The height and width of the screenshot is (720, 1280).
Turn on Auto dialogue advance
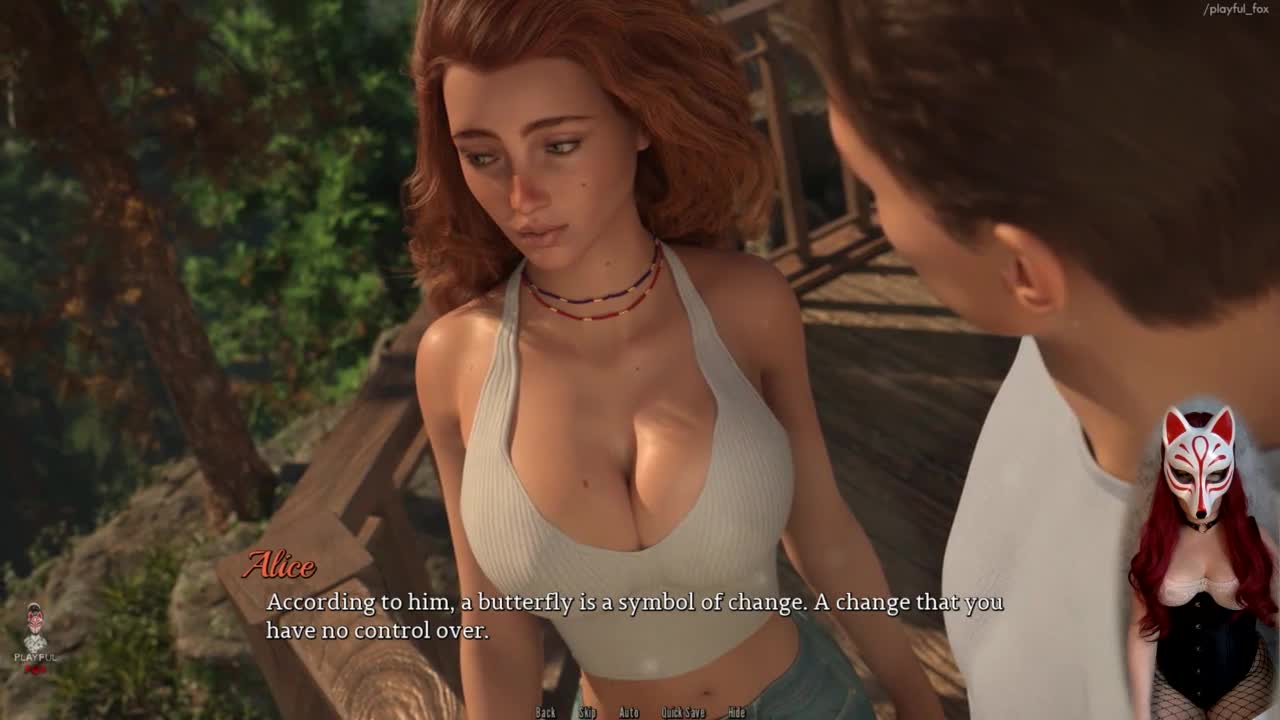tap(629, 712)
